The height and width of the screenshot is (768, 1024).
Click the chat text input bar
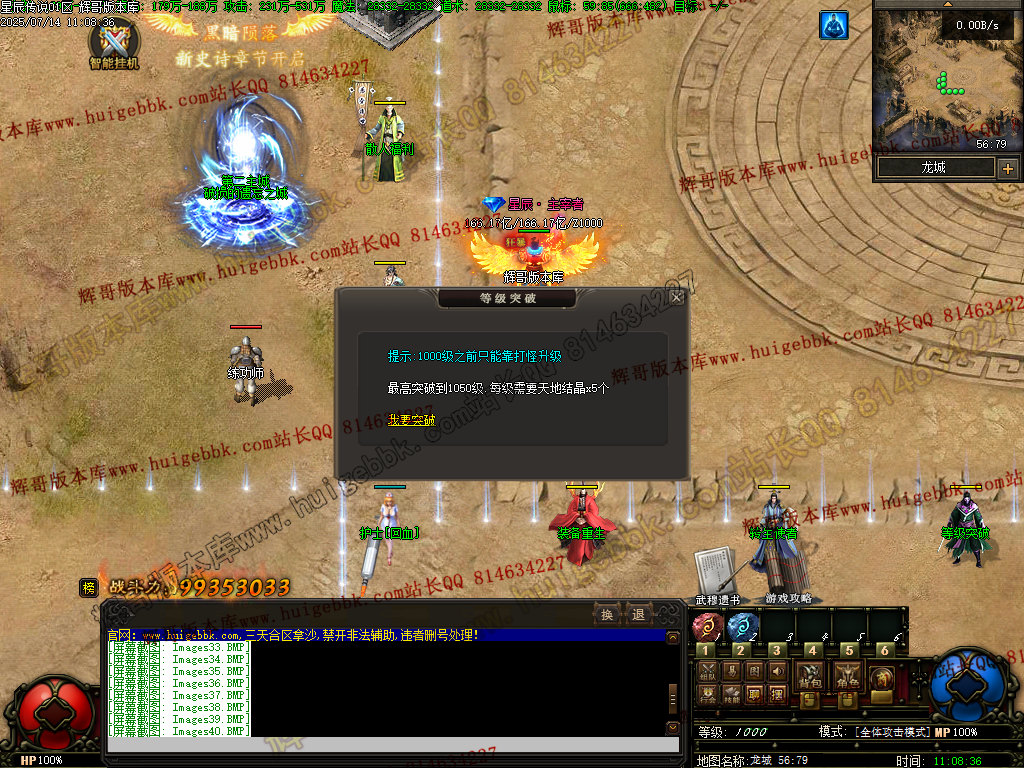click(x=385, y=745)
